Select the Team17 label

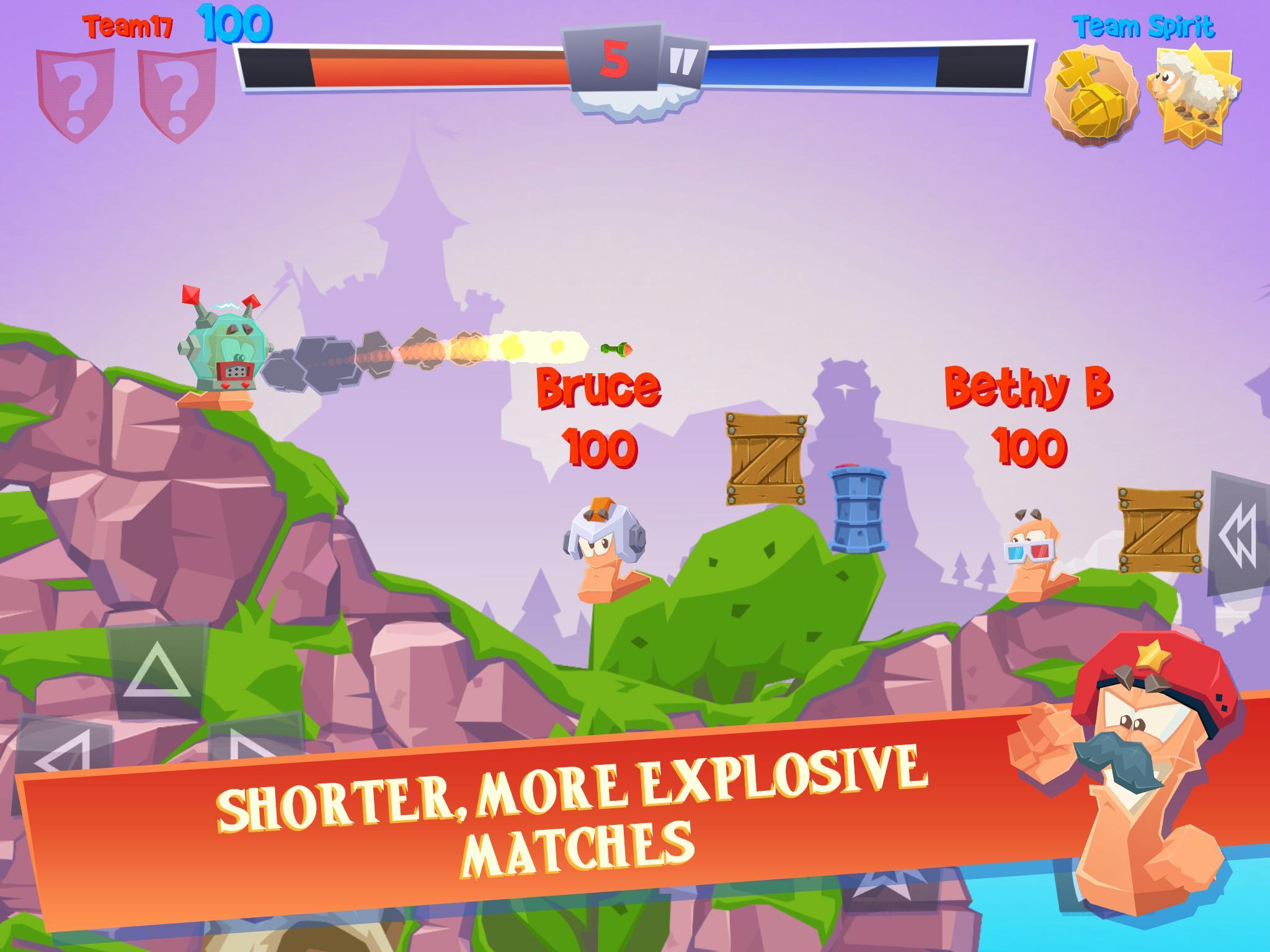click(x=127, y=25)
